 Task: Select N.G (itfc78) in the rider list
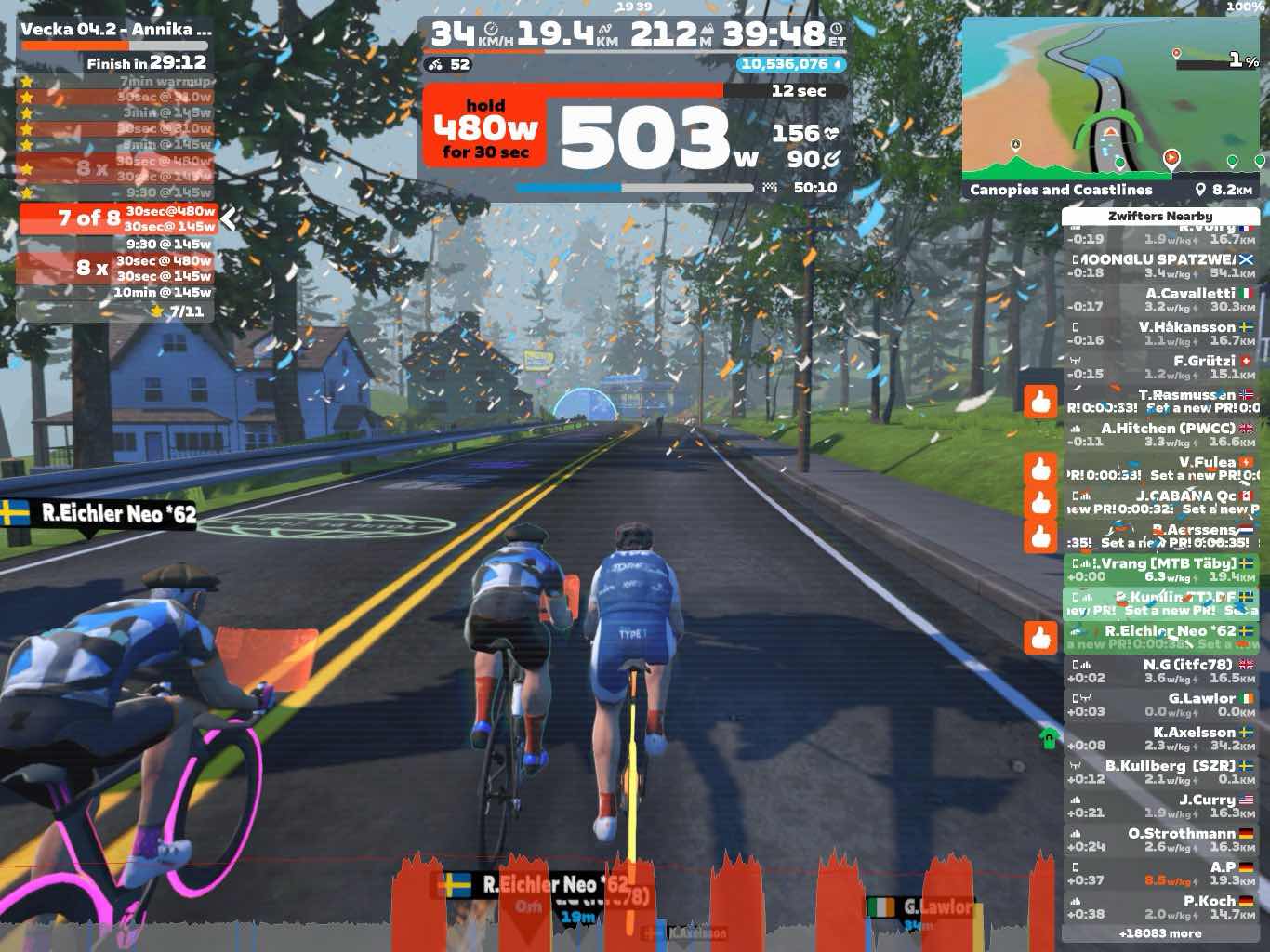(x=1160, y=670)
